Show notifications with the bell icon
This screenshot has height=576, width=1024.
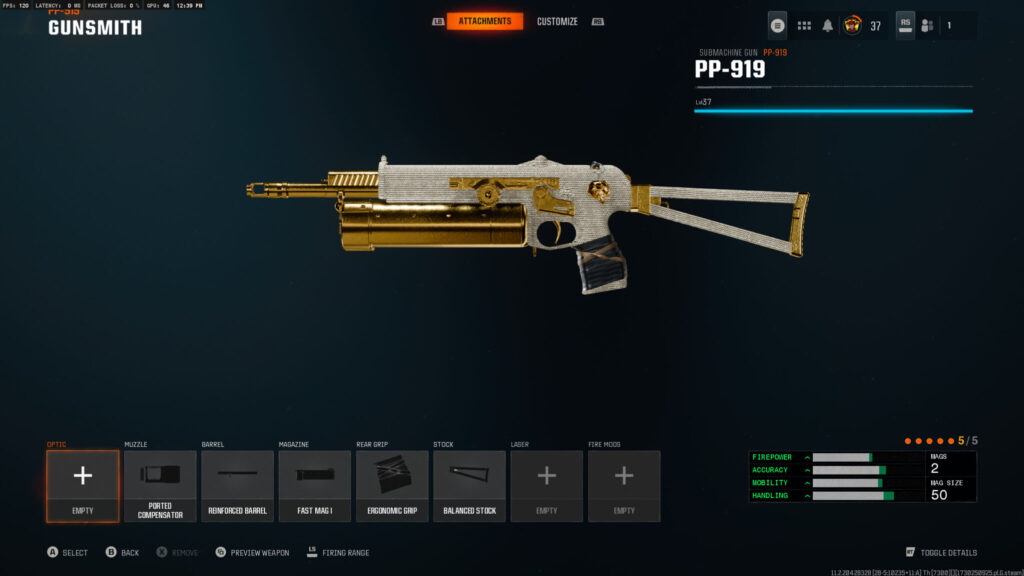[828, 26]
